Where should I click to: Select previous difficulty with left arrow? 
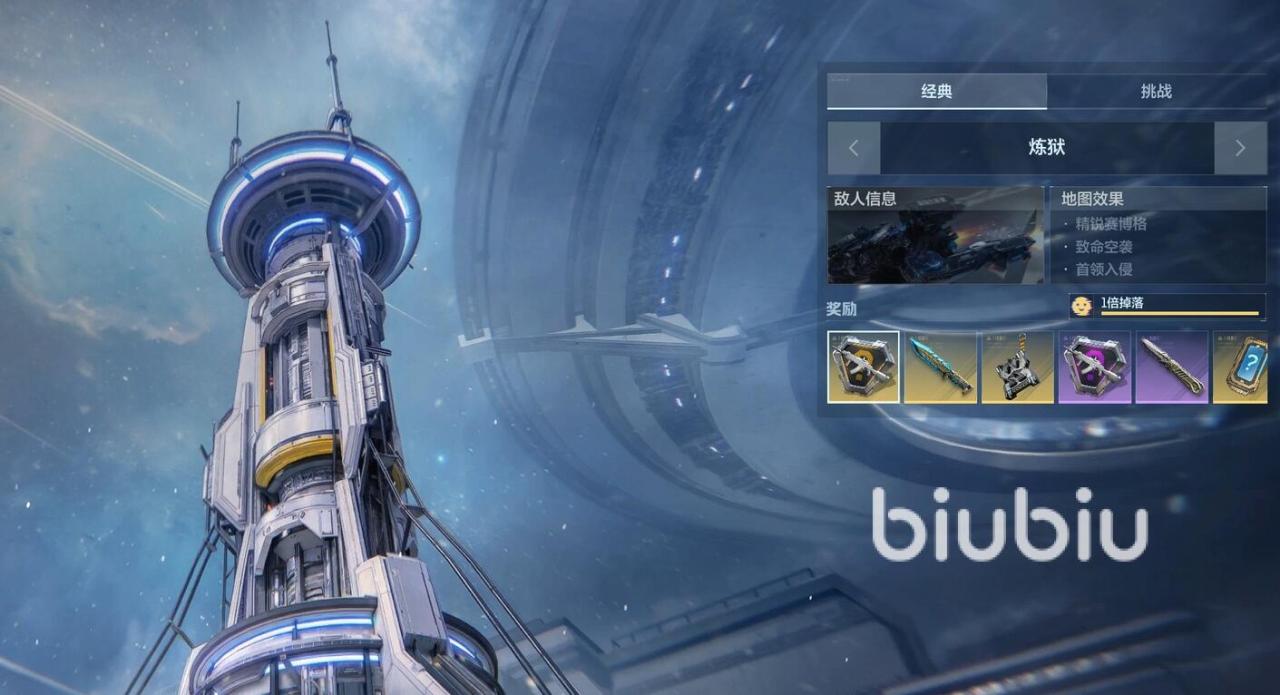tap(853, 148)
